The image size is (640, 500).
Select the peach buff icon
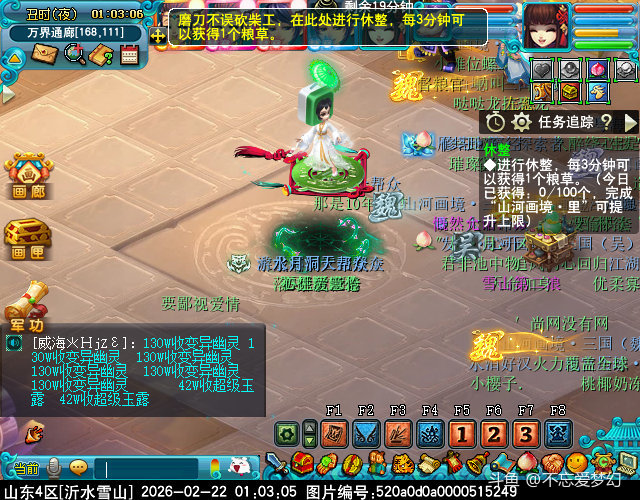599,69
